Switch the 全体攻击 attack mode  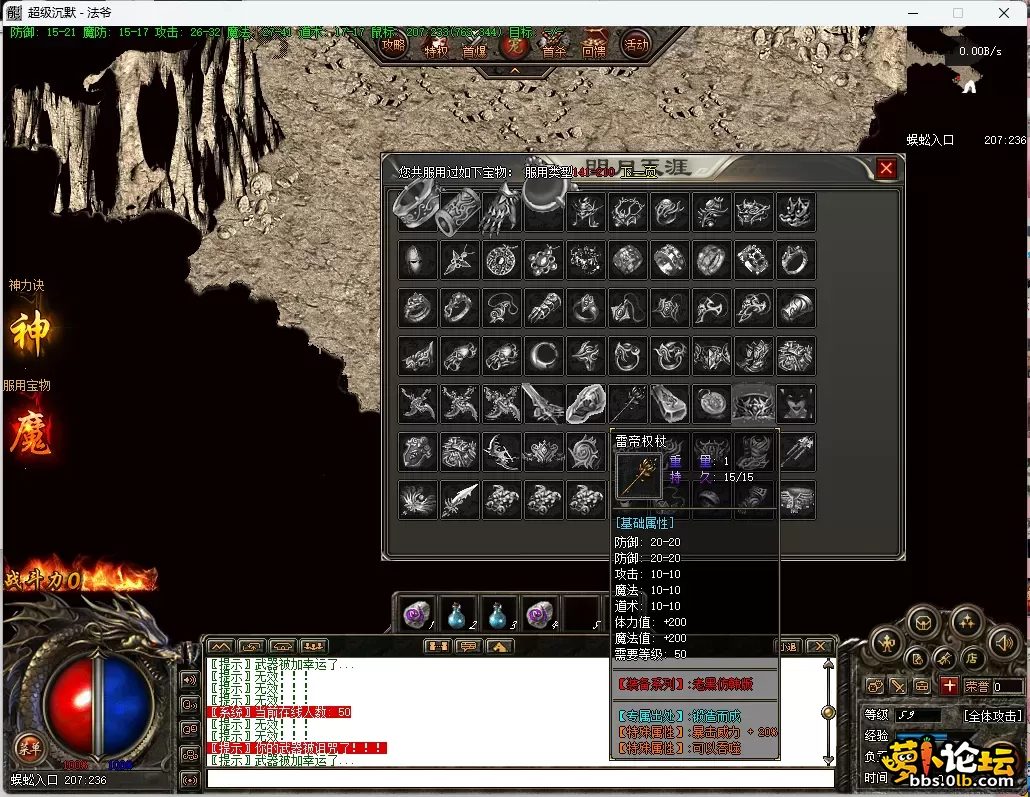pyautogui.click(x=992, y=716)
